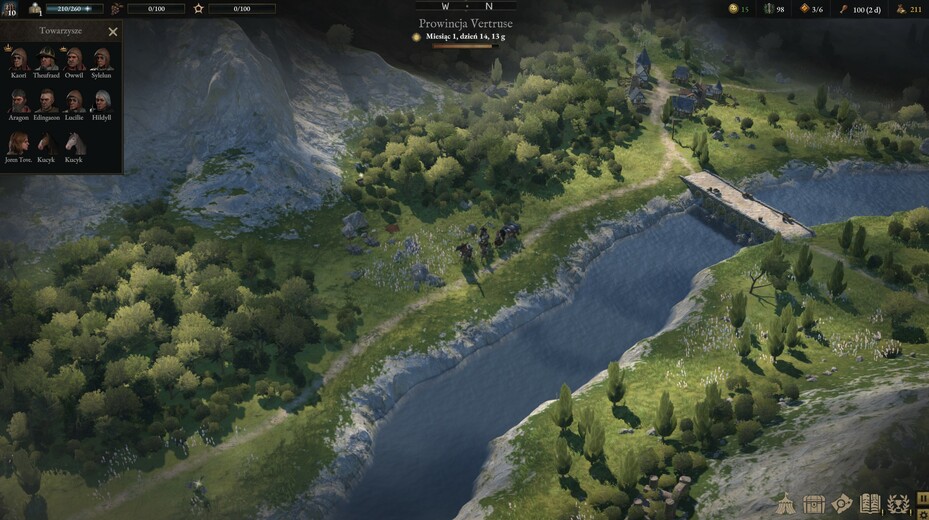
Task: Select Aragon's bearded portrait
Action: (x=19, y=101)
